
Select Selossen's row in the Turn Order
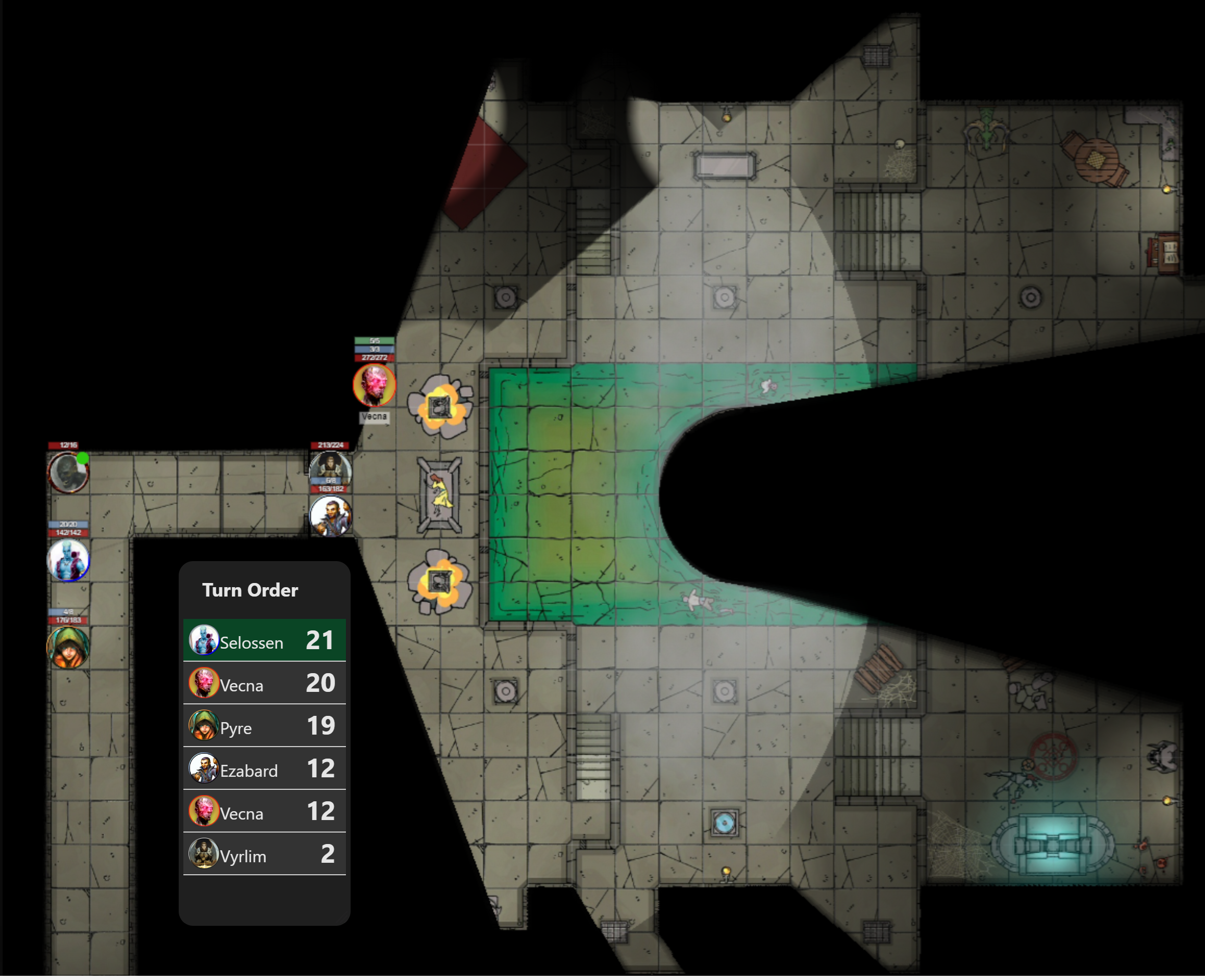click(x=264, y=641)
